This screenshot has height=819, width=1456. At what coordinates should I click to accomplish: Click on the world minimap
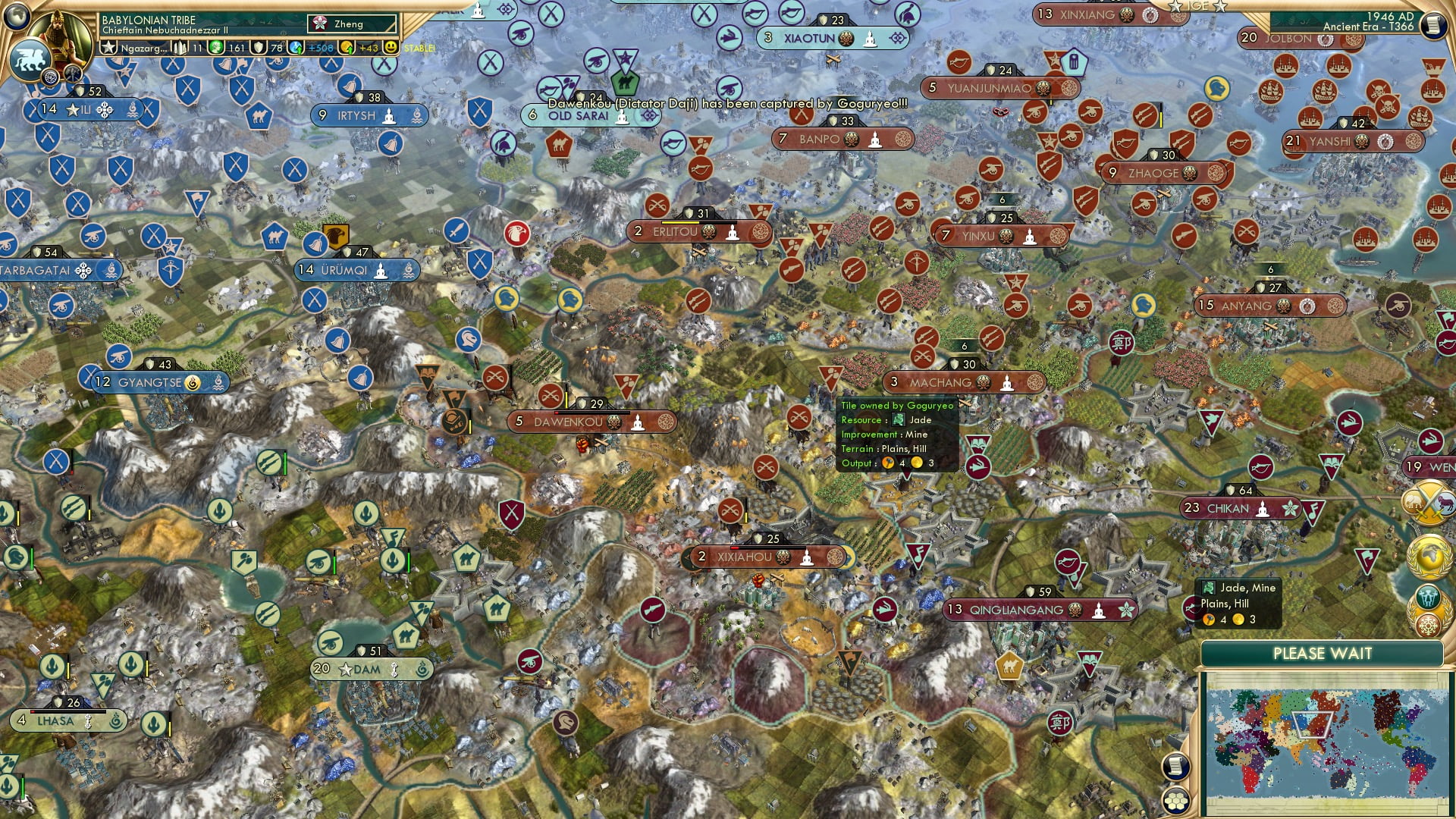coord(1323,743)
